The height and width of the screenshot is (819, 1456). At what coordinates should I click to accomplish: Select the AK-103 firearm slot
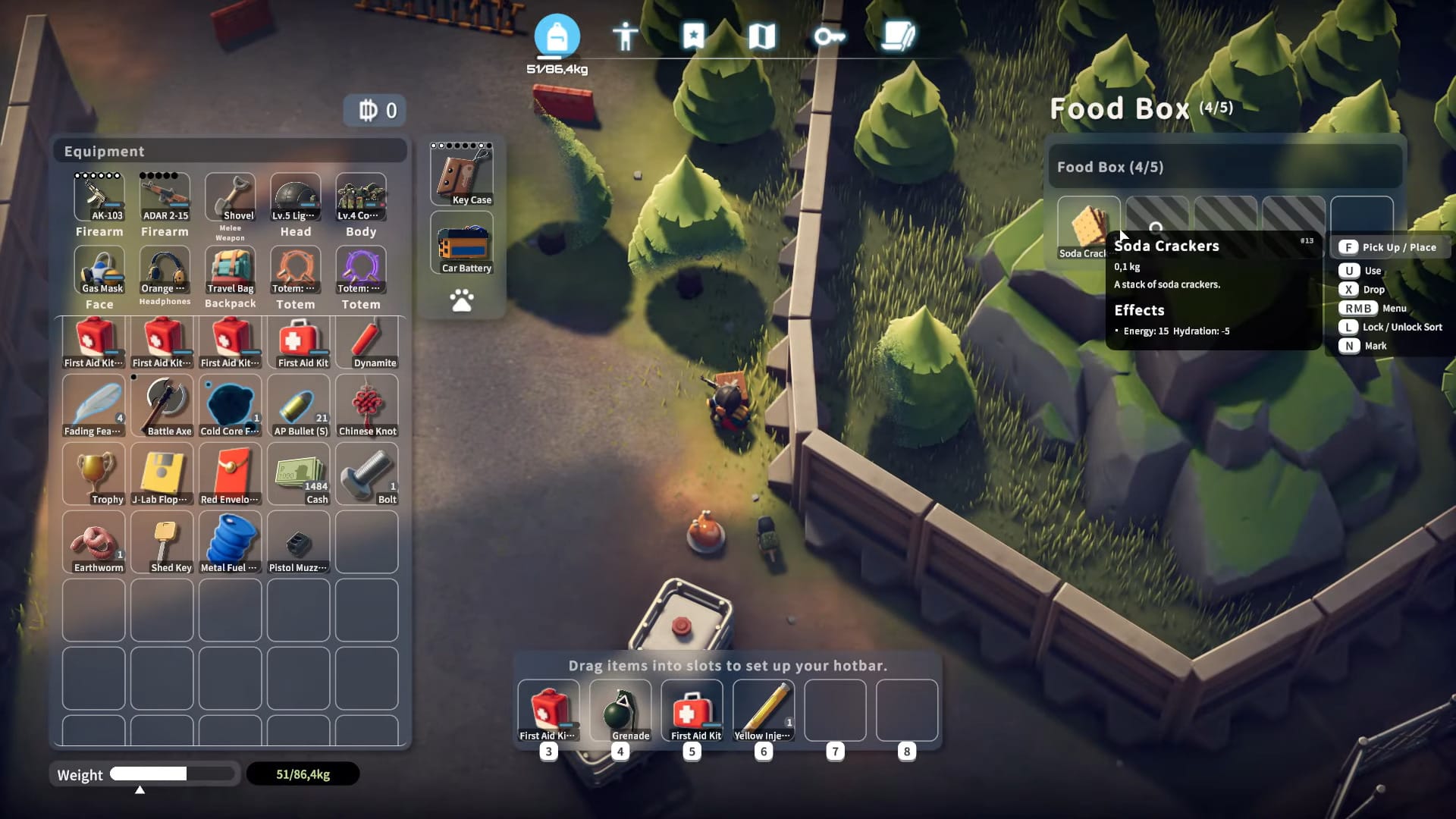coord(99,197)
